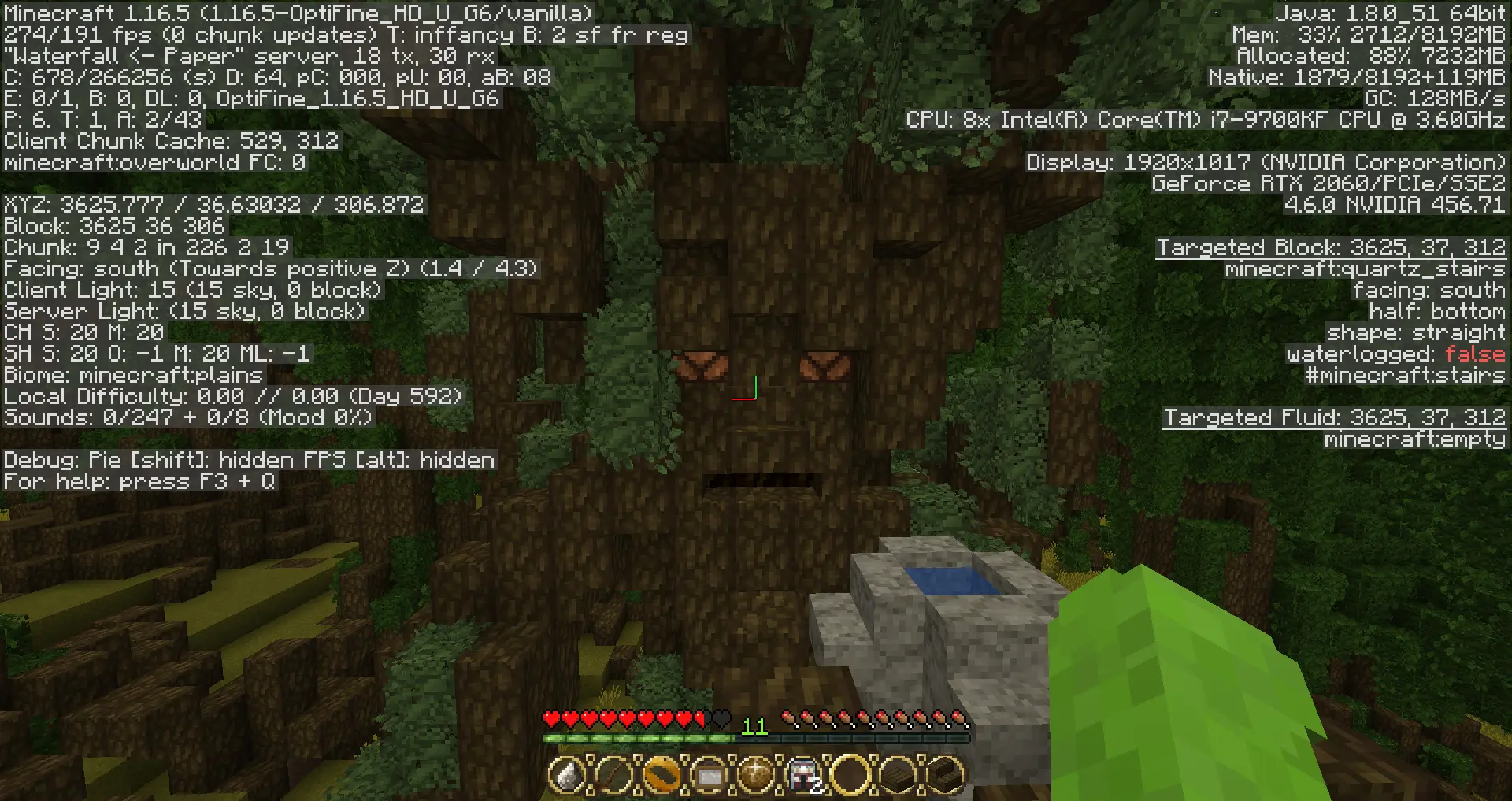Select the empty hotbar slot

pyautogui.click(x=850, y=775)
